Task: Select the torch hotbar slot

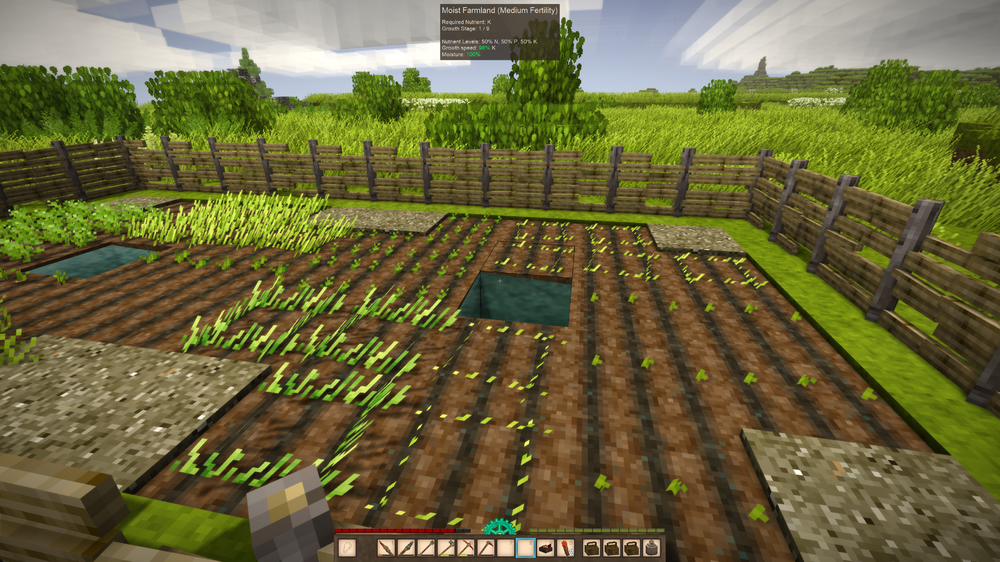Action: point(566,548)
